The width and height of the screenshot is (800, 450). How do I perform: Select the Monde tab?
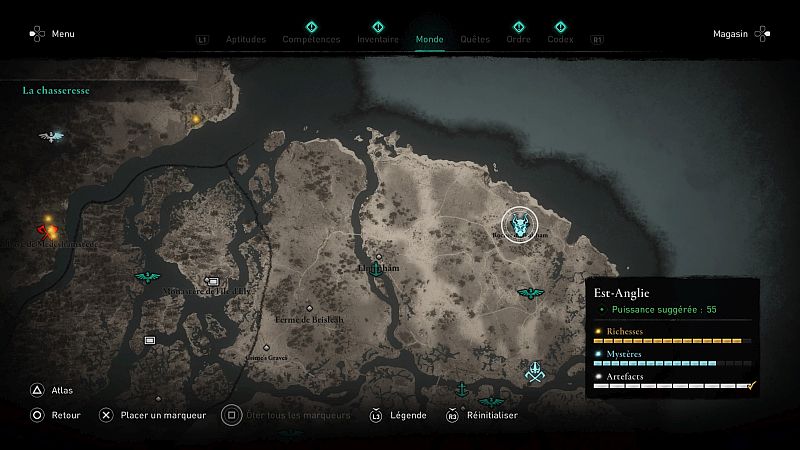tap(429, 40)
